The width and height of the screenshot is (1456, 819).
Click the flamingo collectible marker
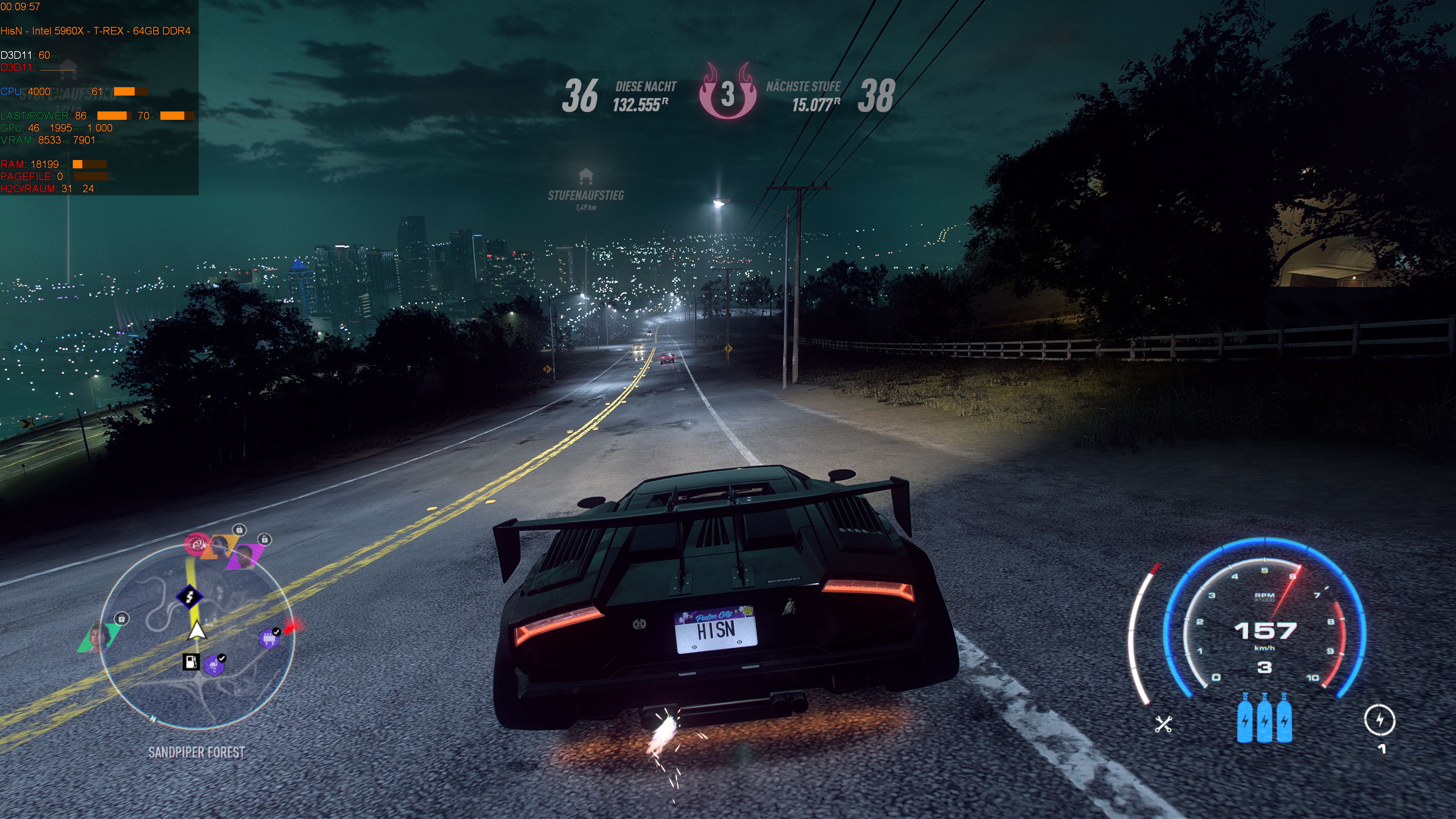pyautogui.click(x=214, y=666)
